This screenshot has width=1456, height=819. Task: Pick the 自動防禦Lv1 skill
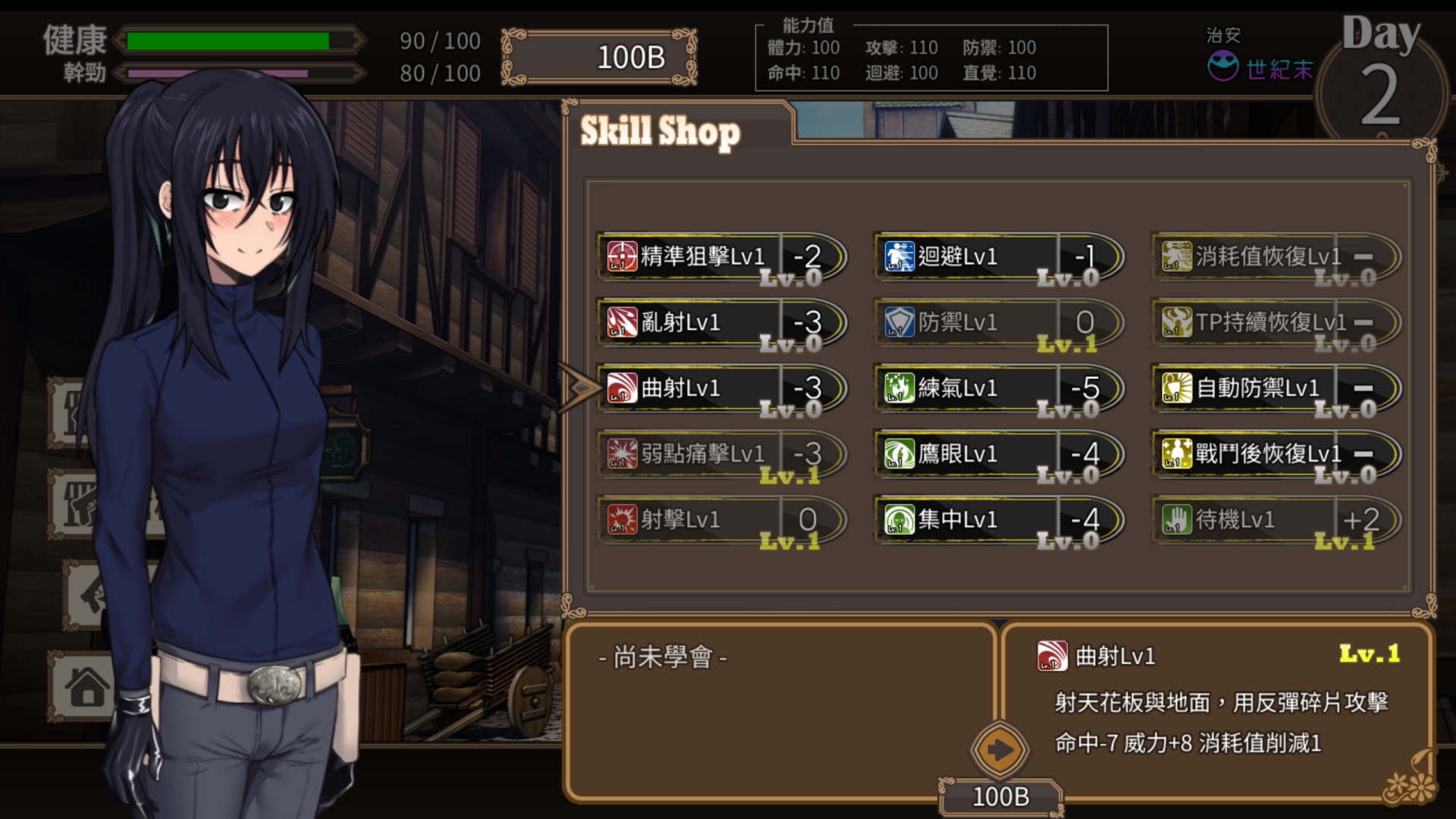(x=1275, y=389)
